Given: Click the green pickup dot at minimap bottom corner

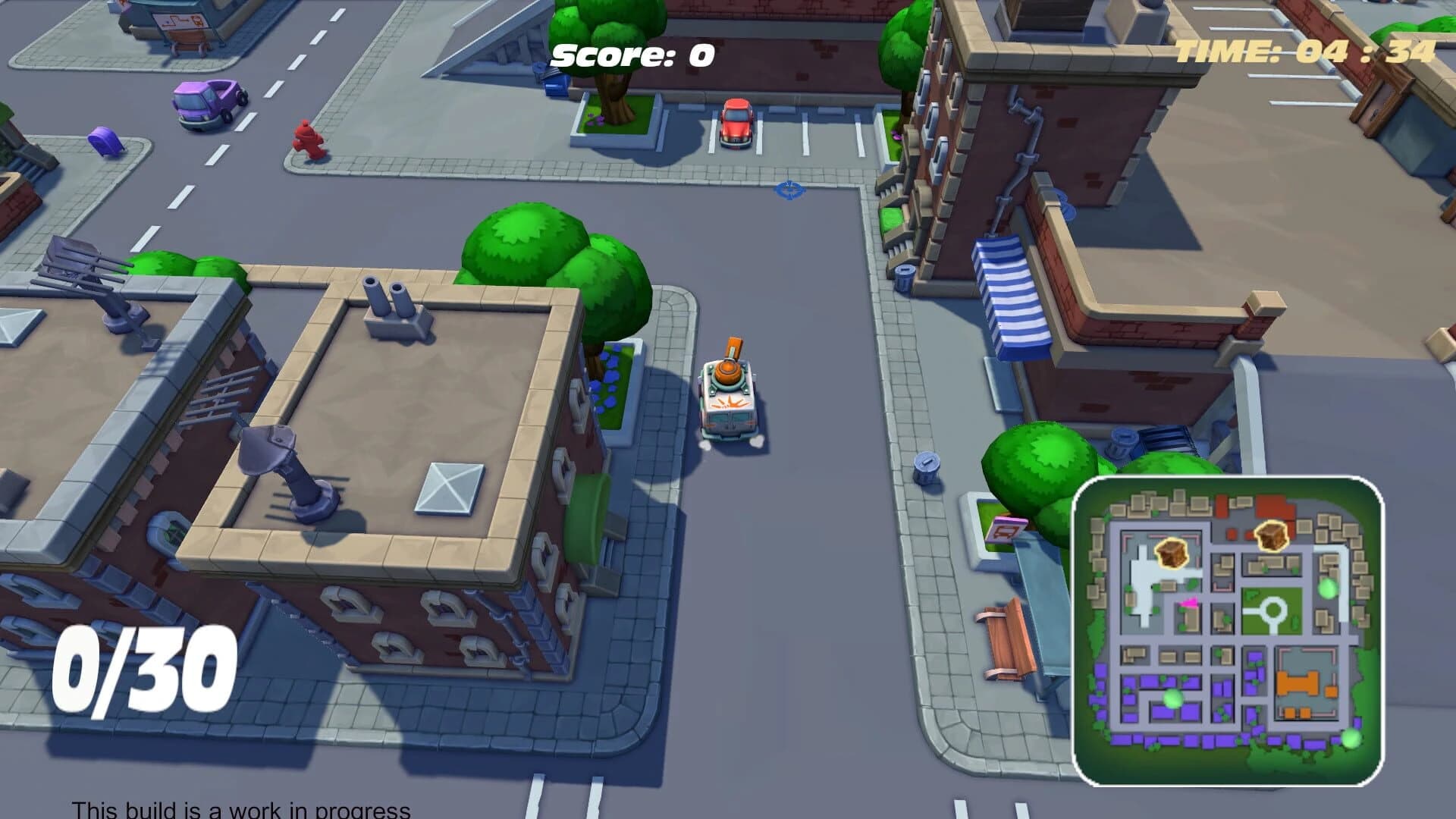Looking at the screenshot, I should (x=1351, y=739).
